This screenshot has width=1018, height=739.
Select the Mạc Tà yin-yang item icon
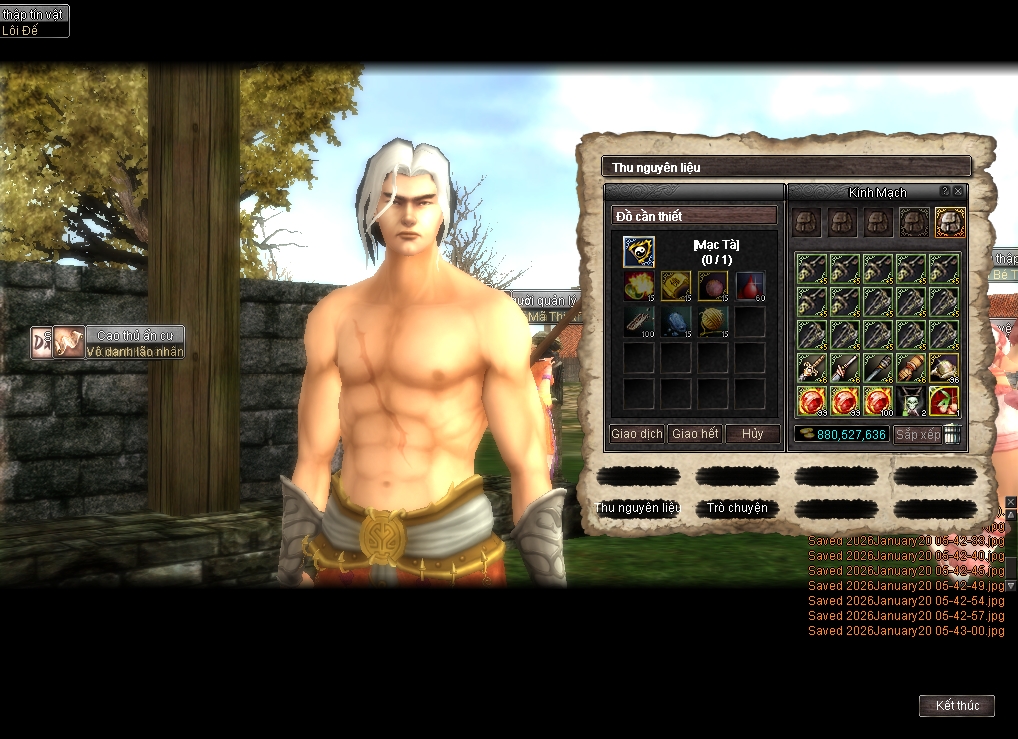coord(639,251)
